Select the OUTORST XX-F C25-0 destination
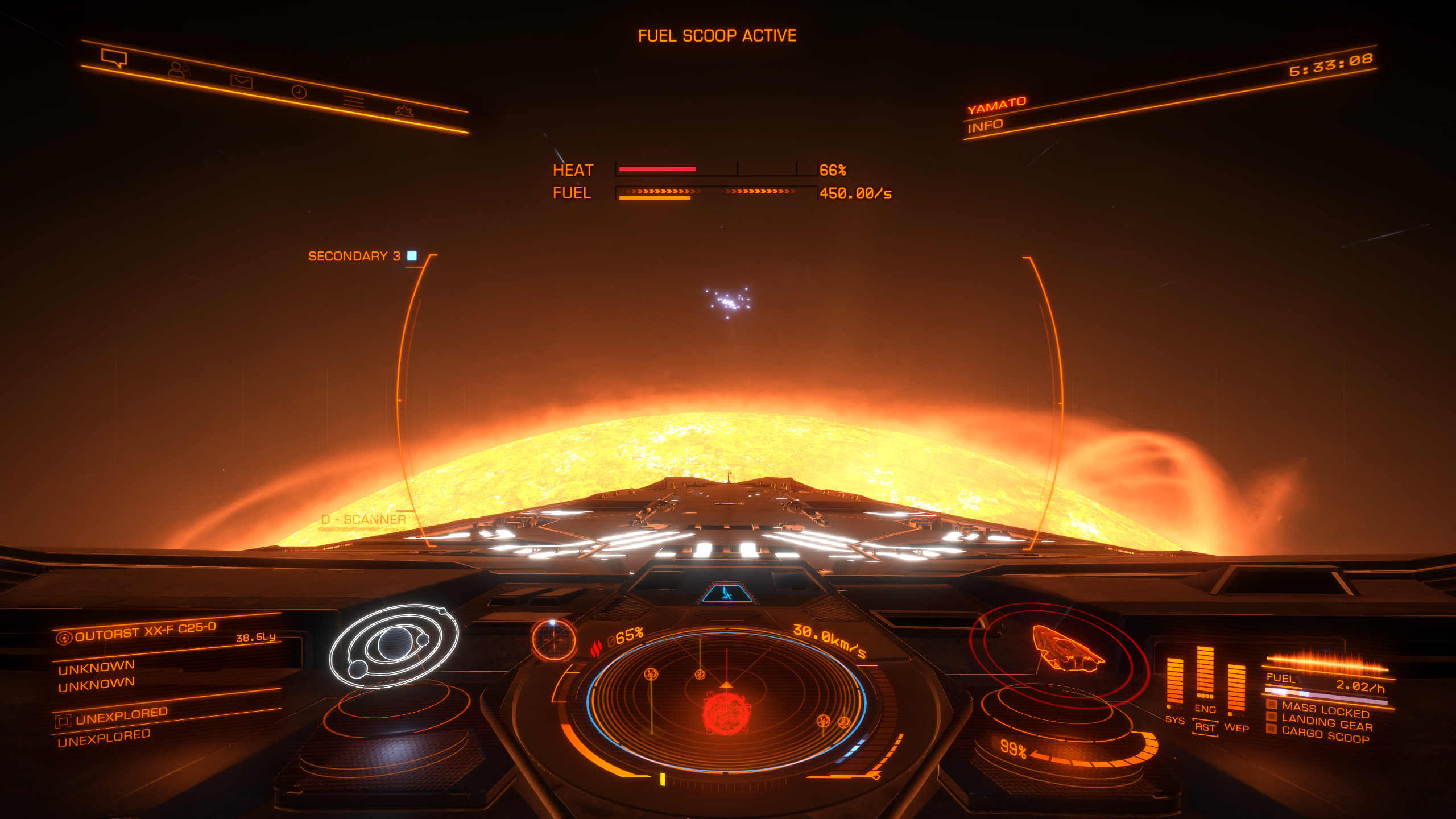 (x=145, y=631)
